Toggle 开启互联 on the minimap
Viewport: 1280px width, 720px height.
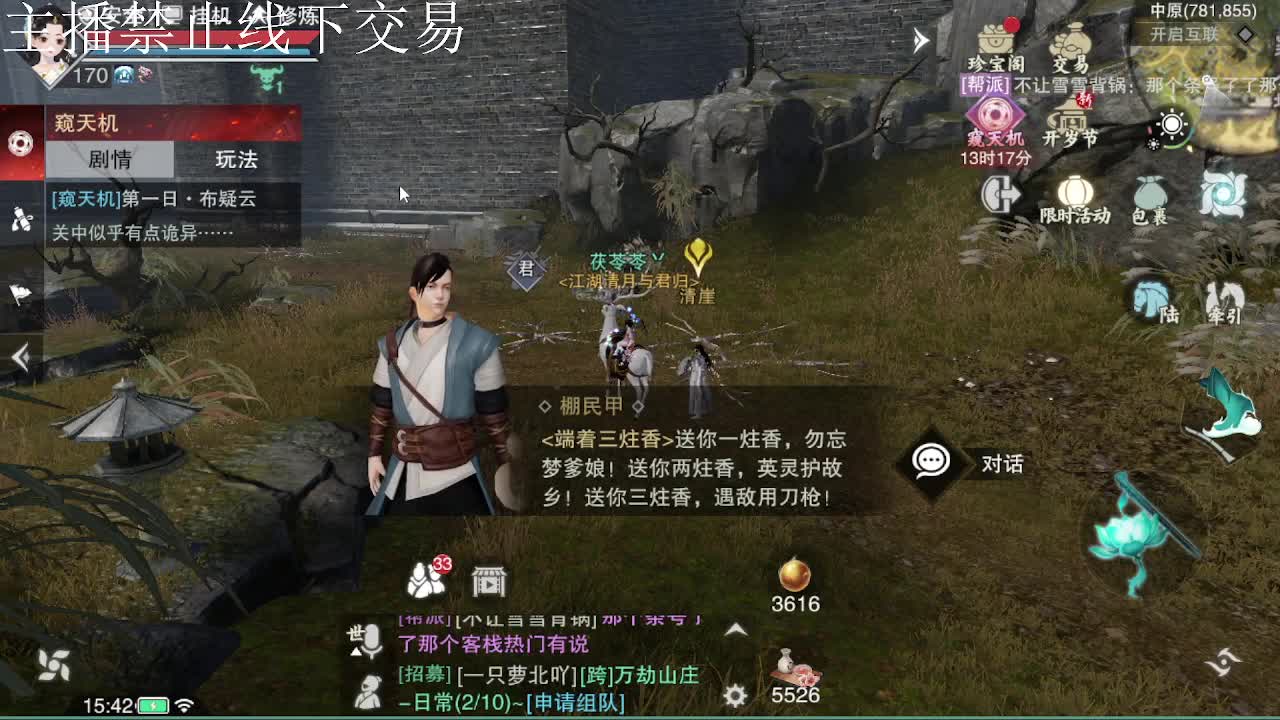pyautogui.click(x=1185, y=32)
